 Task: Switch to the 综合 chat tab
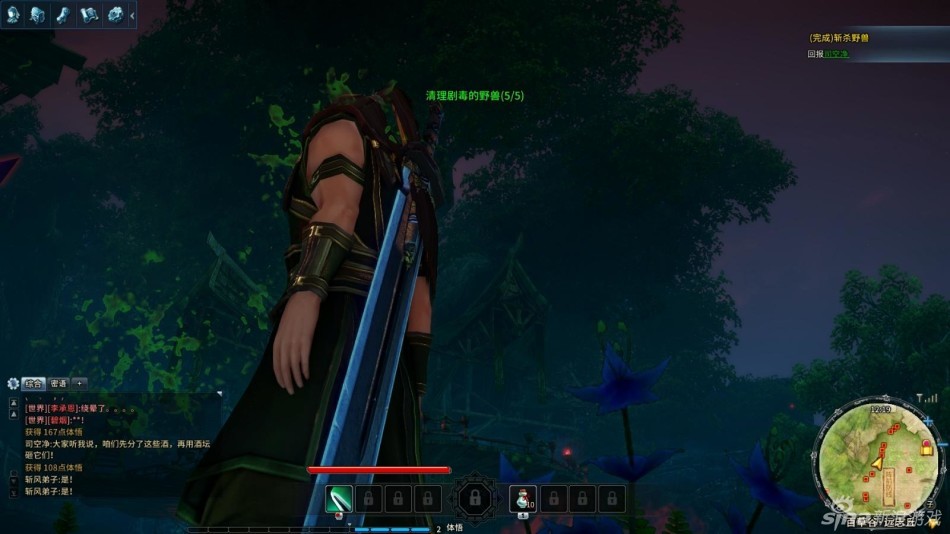coord(34,383)
